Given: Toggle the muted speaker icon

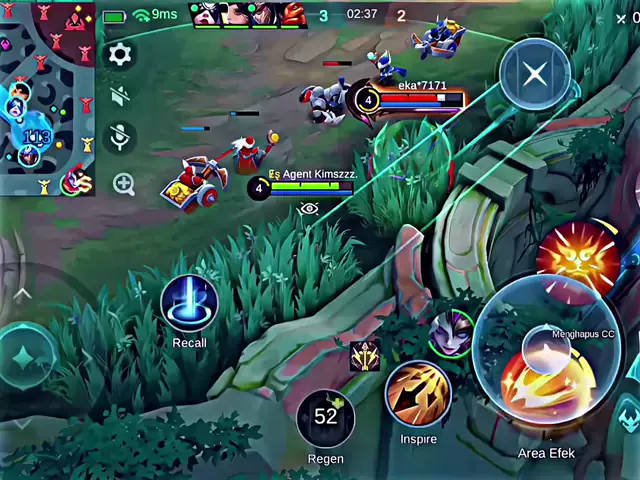Looking at the screenshot, I should pyautogui.click(x=120, y=96).
